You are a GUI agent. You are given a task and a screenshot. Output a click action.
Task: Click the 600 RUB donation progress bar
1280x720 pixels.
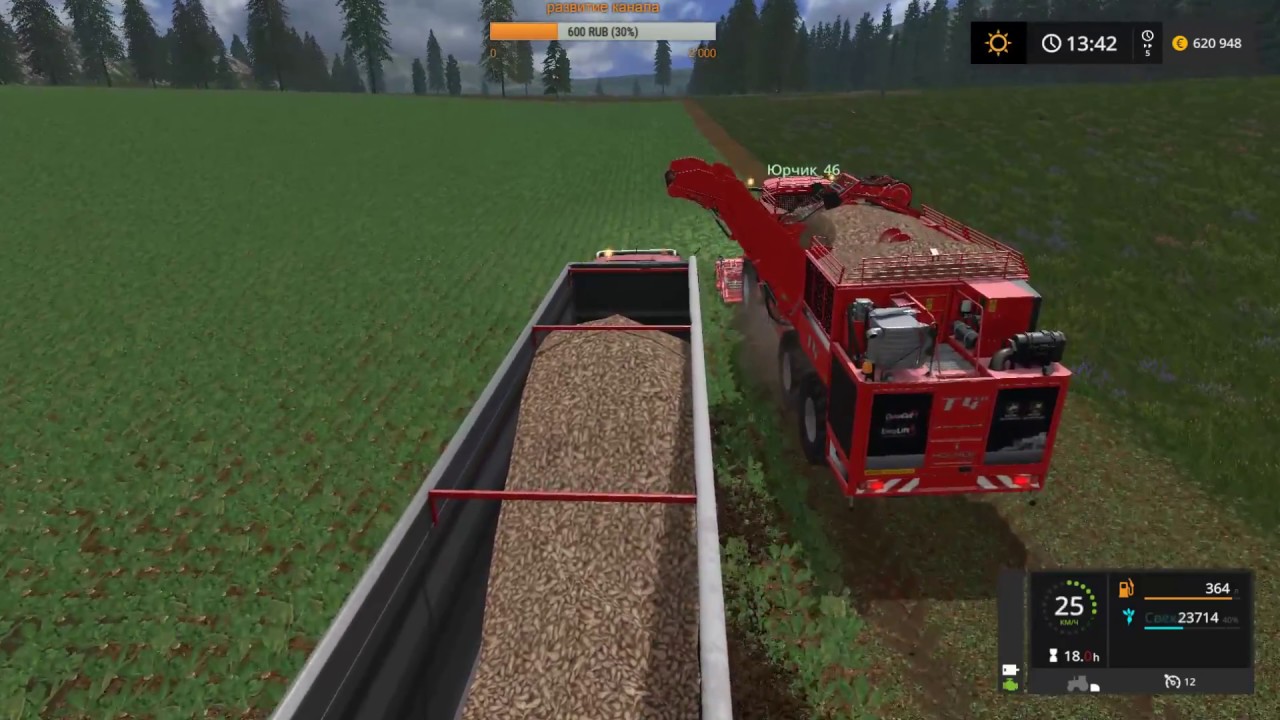pyautogui.click(x=601, y=31)
